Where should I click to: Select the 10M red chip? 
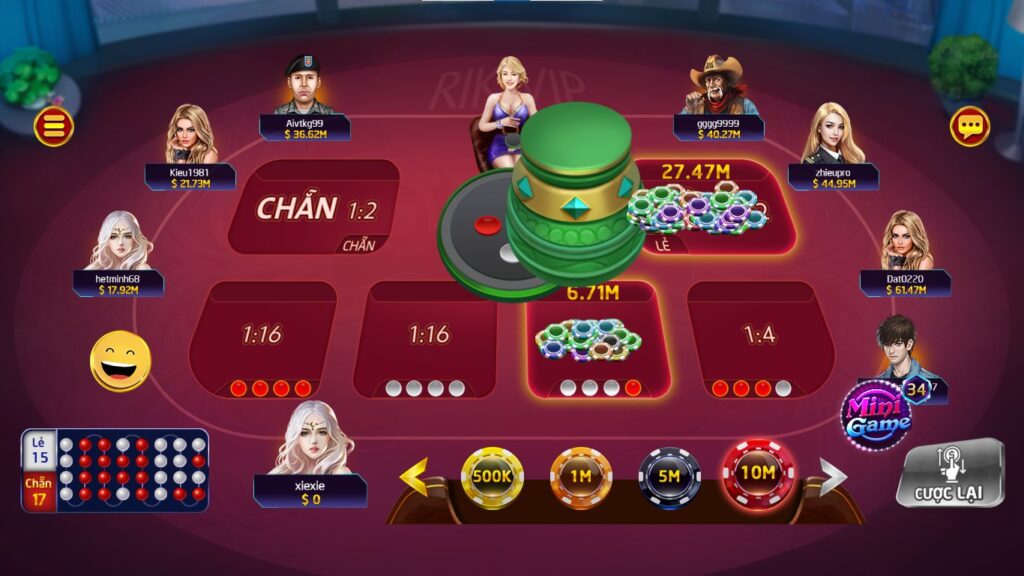point(759,472)
